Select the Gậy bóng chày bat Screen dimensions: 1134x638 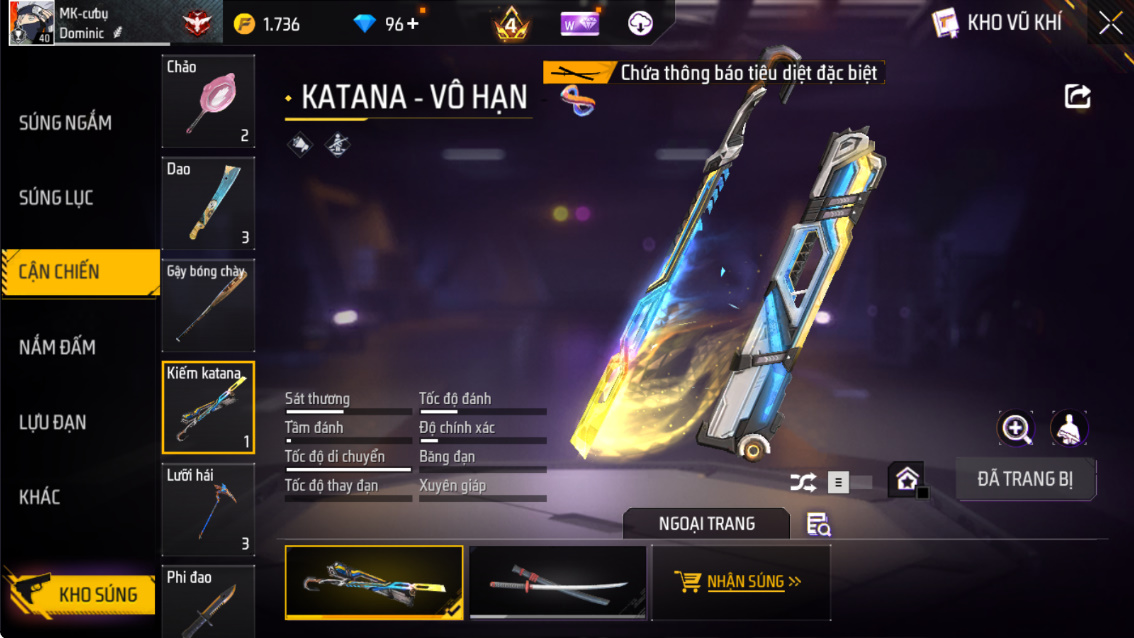[208, 305]
